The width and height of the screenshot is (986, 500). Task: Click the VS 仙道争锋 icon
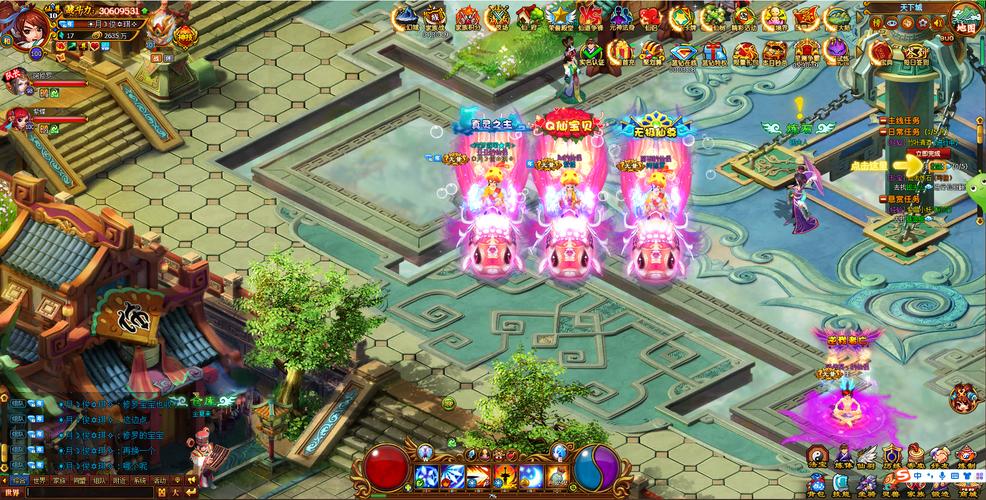(x=590, y=18)
